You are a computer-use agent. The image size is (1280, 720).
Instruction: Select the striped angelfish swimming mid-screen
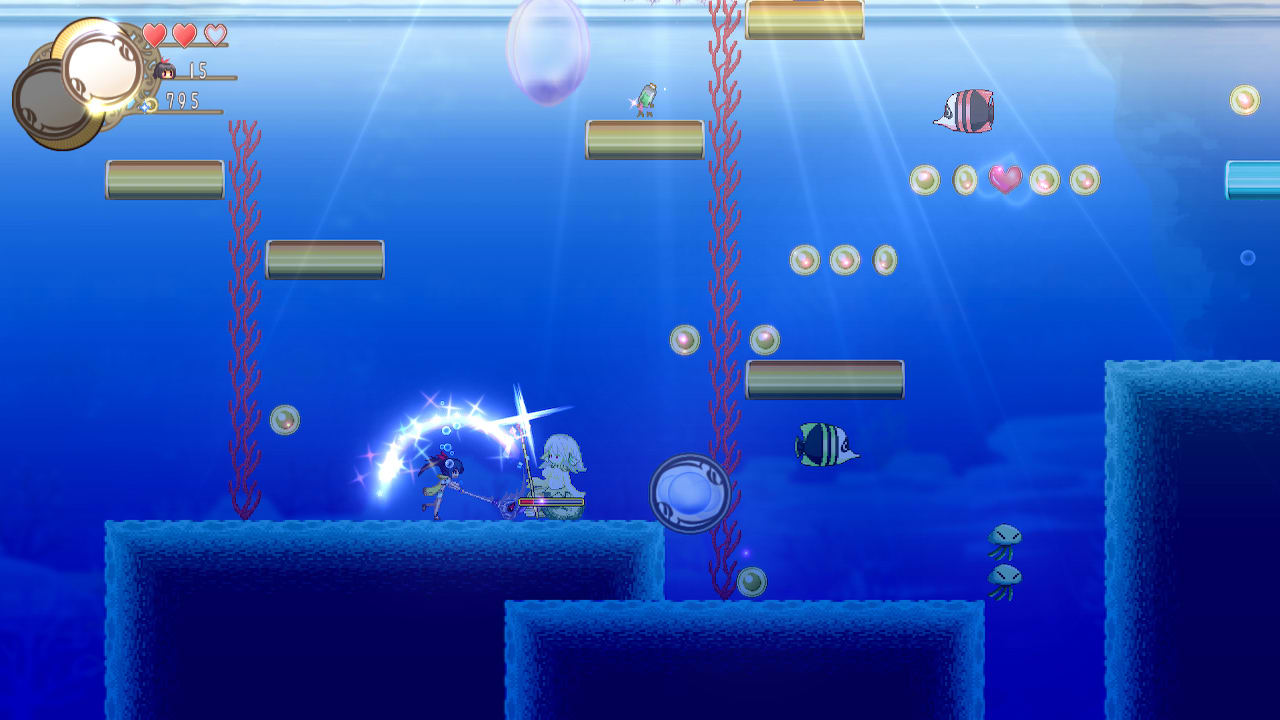coord(824,443)
